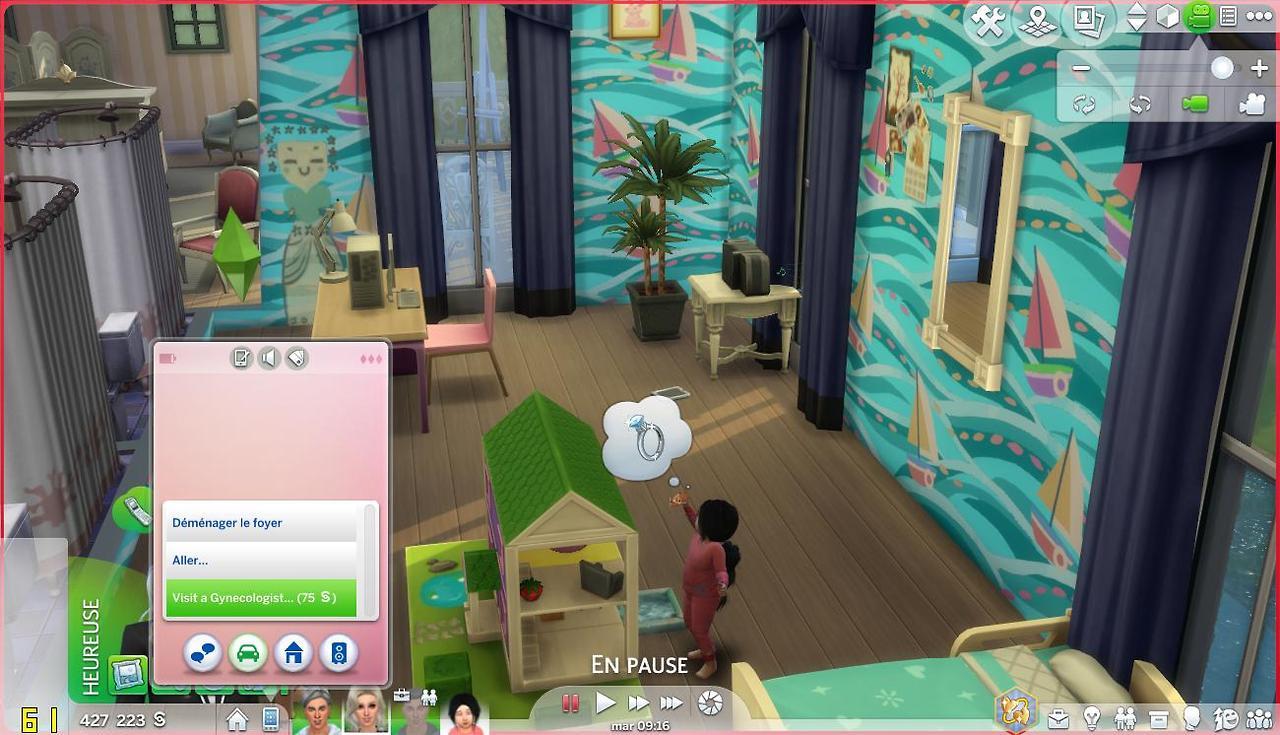Open Build Mode with the tools icon
Screen dimensions: 1280x735
[988, 22]
